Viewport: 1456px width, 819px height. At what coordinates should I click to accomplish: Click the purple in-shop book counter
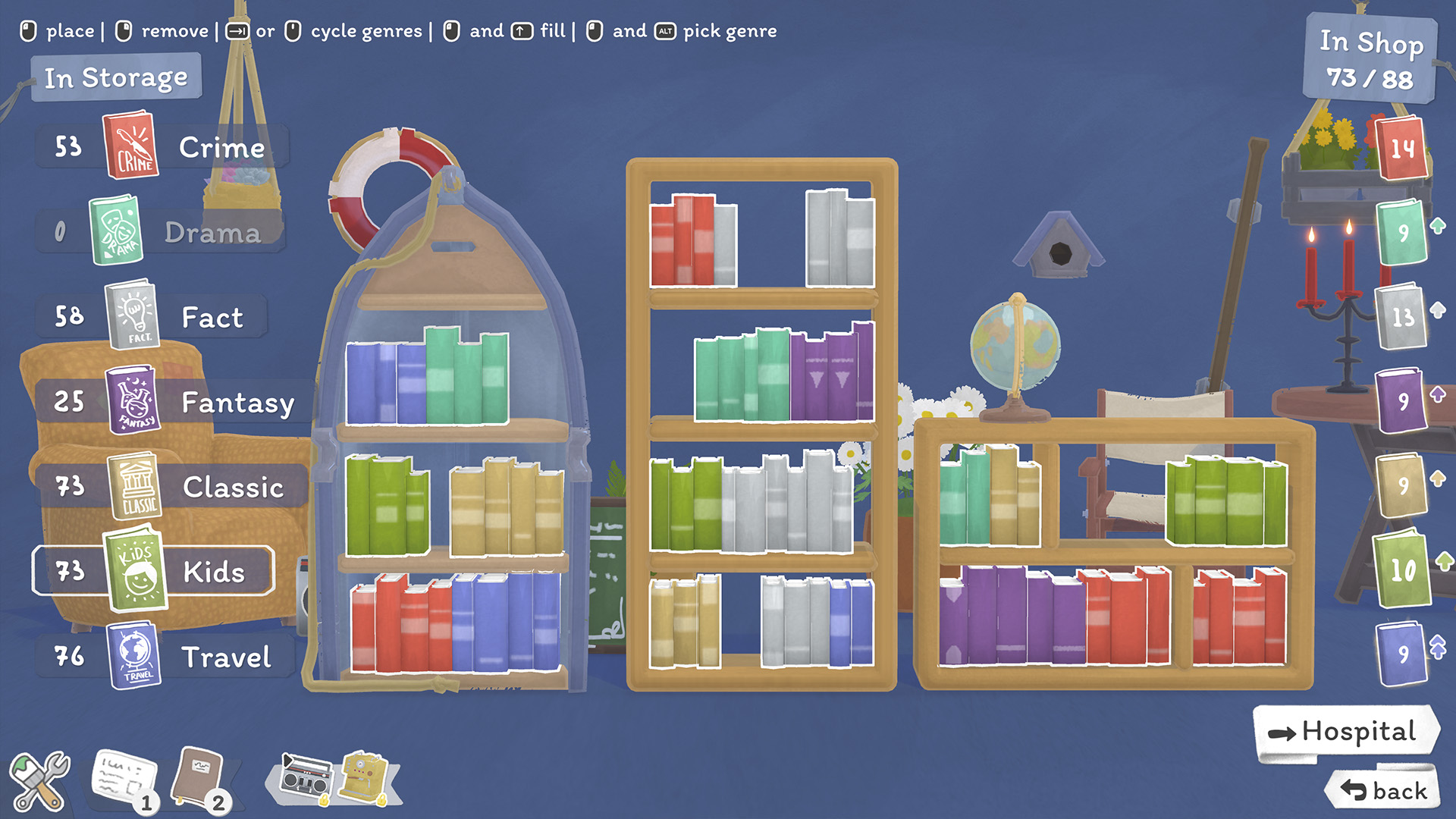[x=1401, y=400]
